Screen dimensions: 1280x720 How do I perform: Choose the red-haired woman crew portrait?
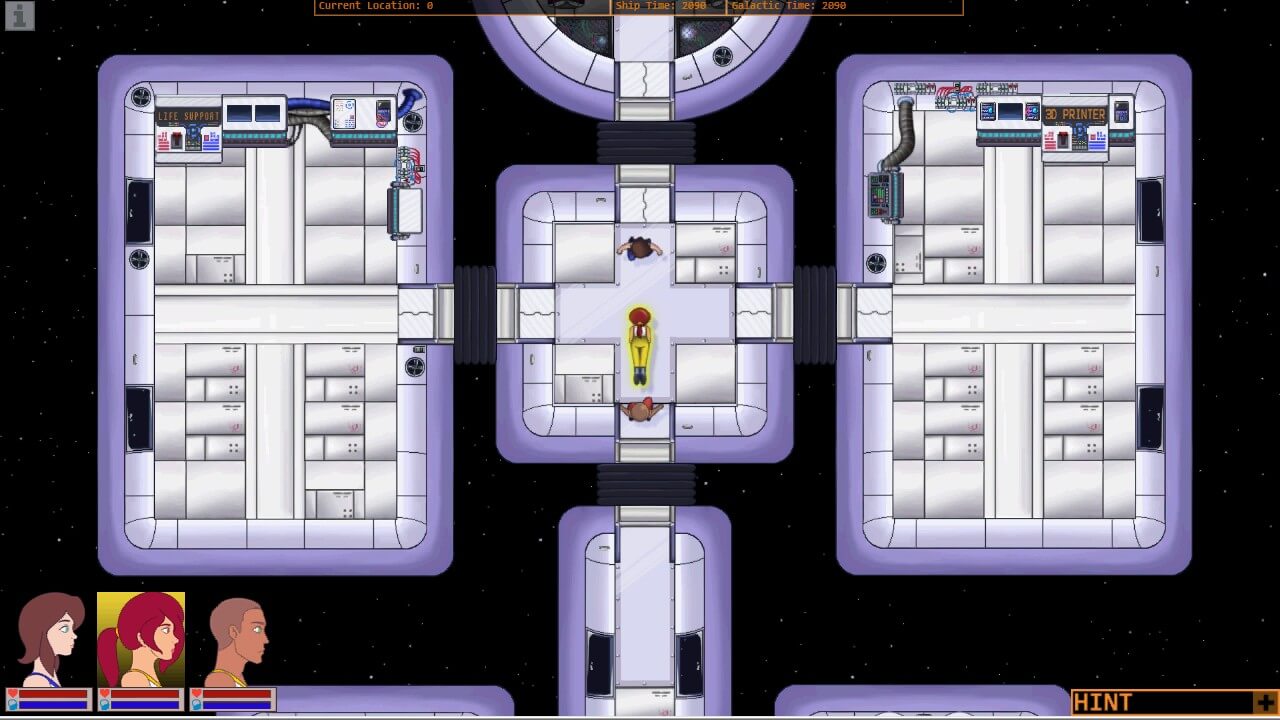(x=141, y=638)
